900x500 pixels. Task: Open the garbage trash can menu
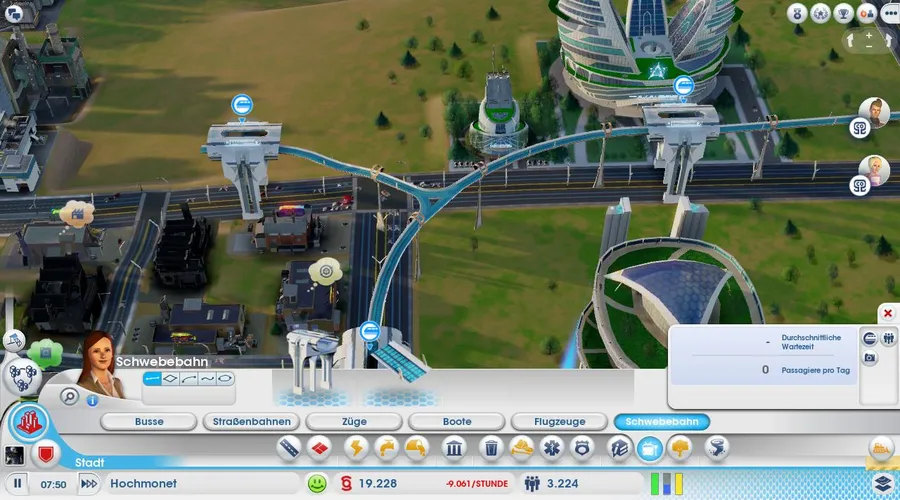(x=491, y=448)
